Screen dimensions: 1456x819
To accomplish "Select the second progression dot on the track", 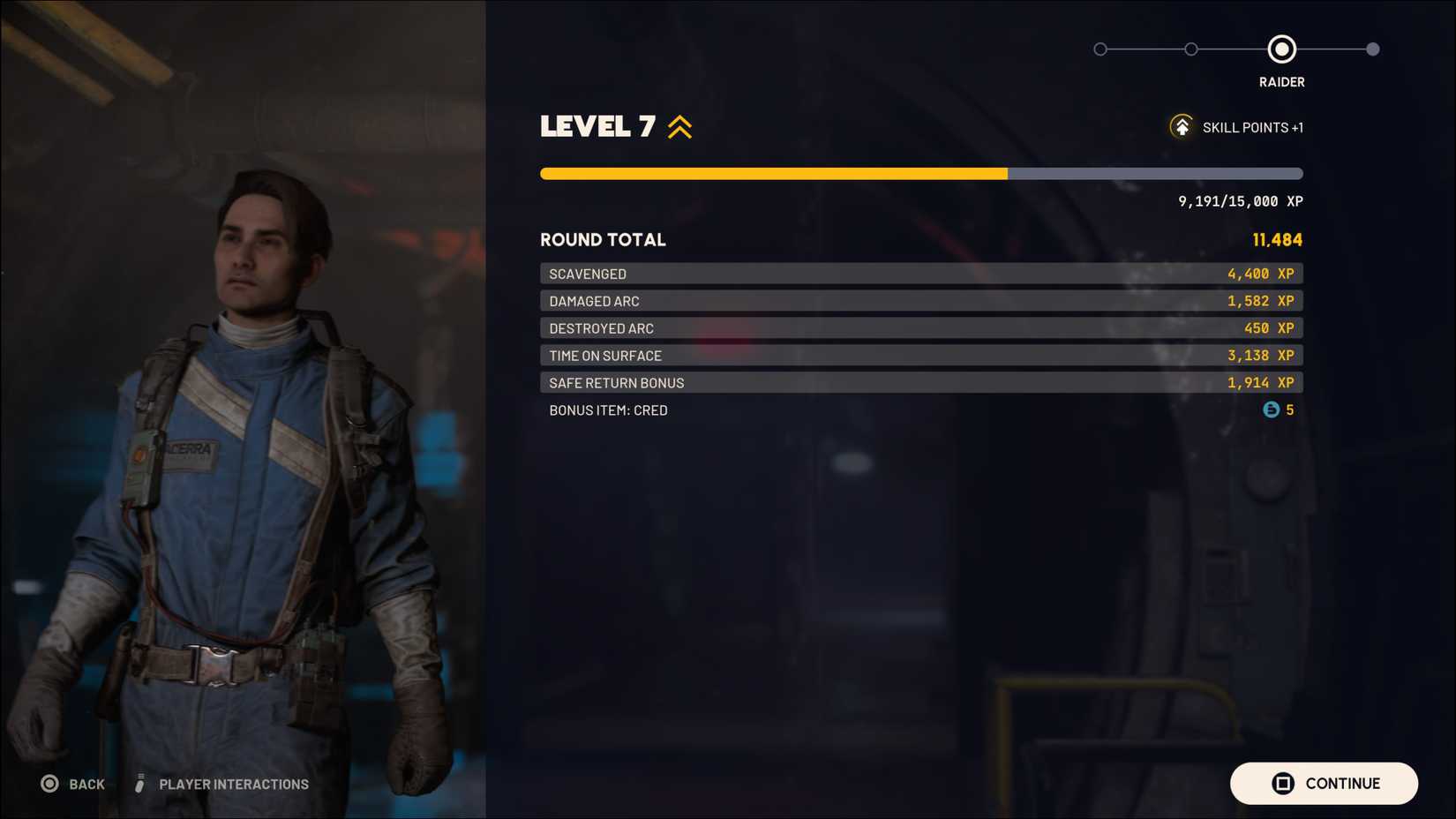I will coord(1191,49).
